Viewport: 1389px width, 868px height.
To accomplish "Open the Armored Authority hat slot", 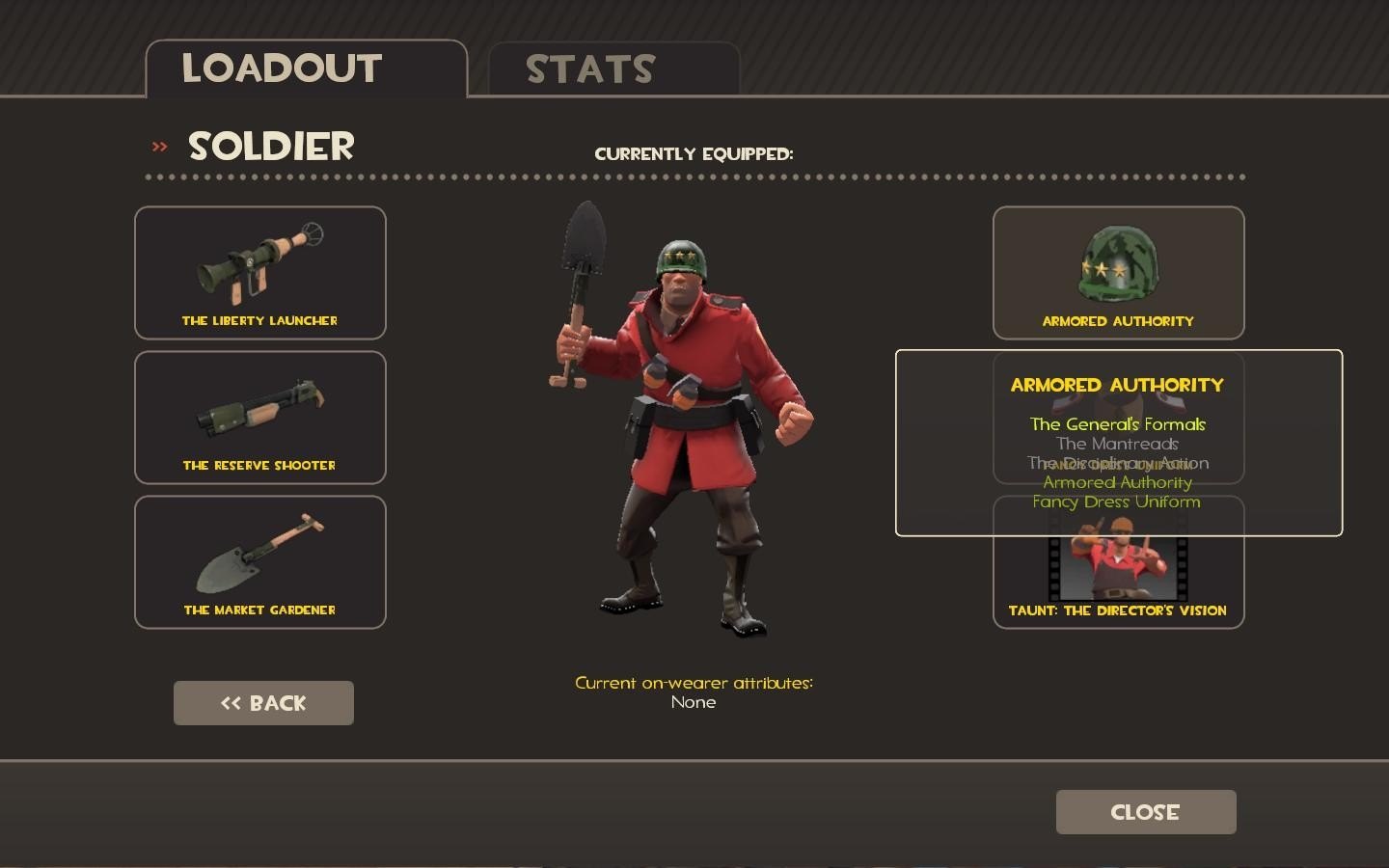I will pyautogui.click(x=1118, y=273).
